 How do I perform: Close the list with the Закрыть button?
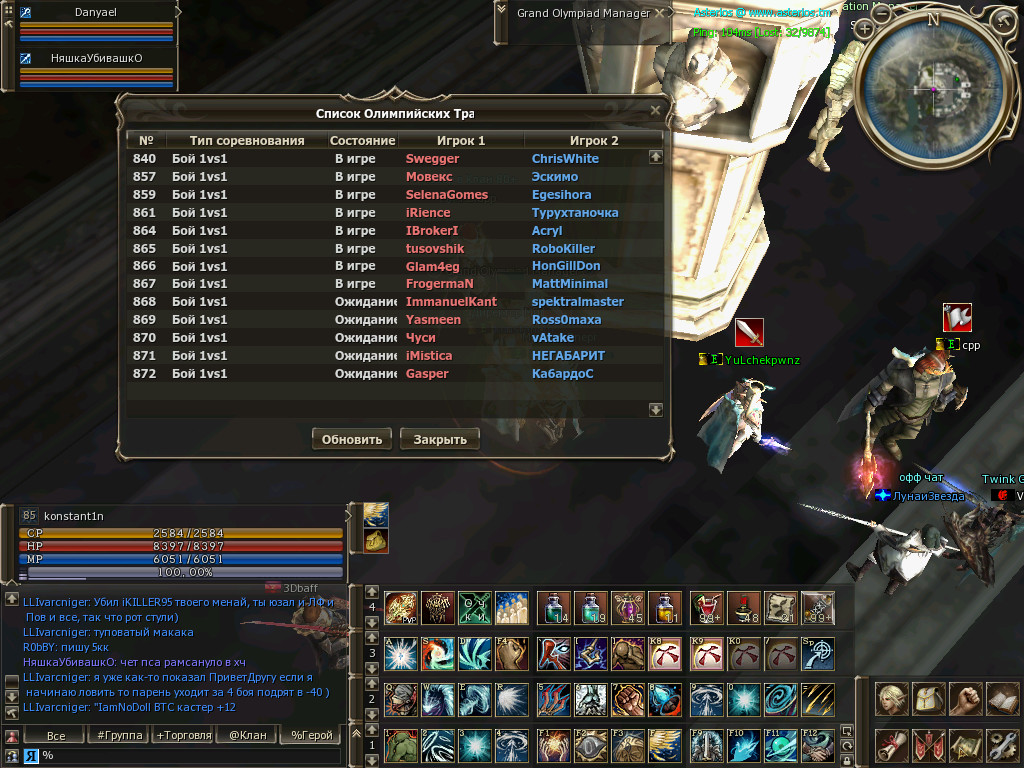tap(440, 439)
